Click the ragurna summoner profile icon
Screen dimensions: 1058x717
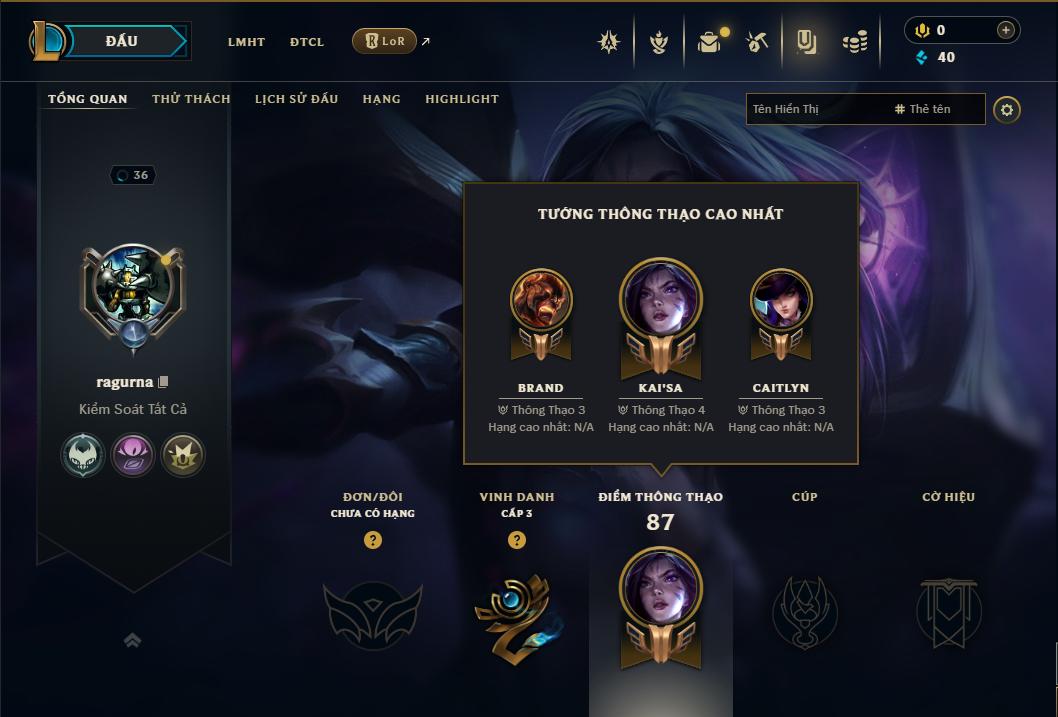coord(132,290)
